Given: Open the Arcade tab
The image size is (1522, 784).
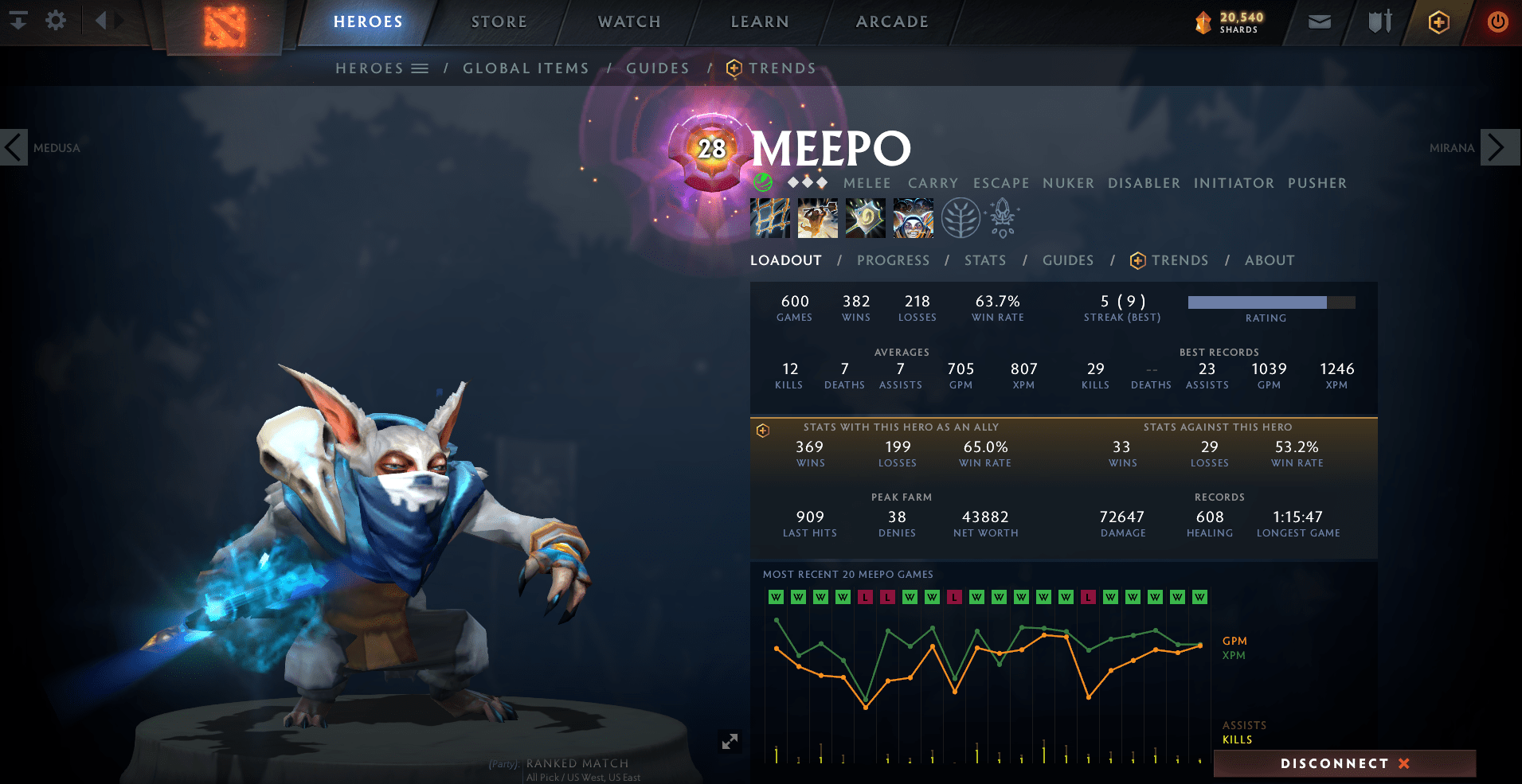Looking at the screenshot, I should (x=892, y=22).
